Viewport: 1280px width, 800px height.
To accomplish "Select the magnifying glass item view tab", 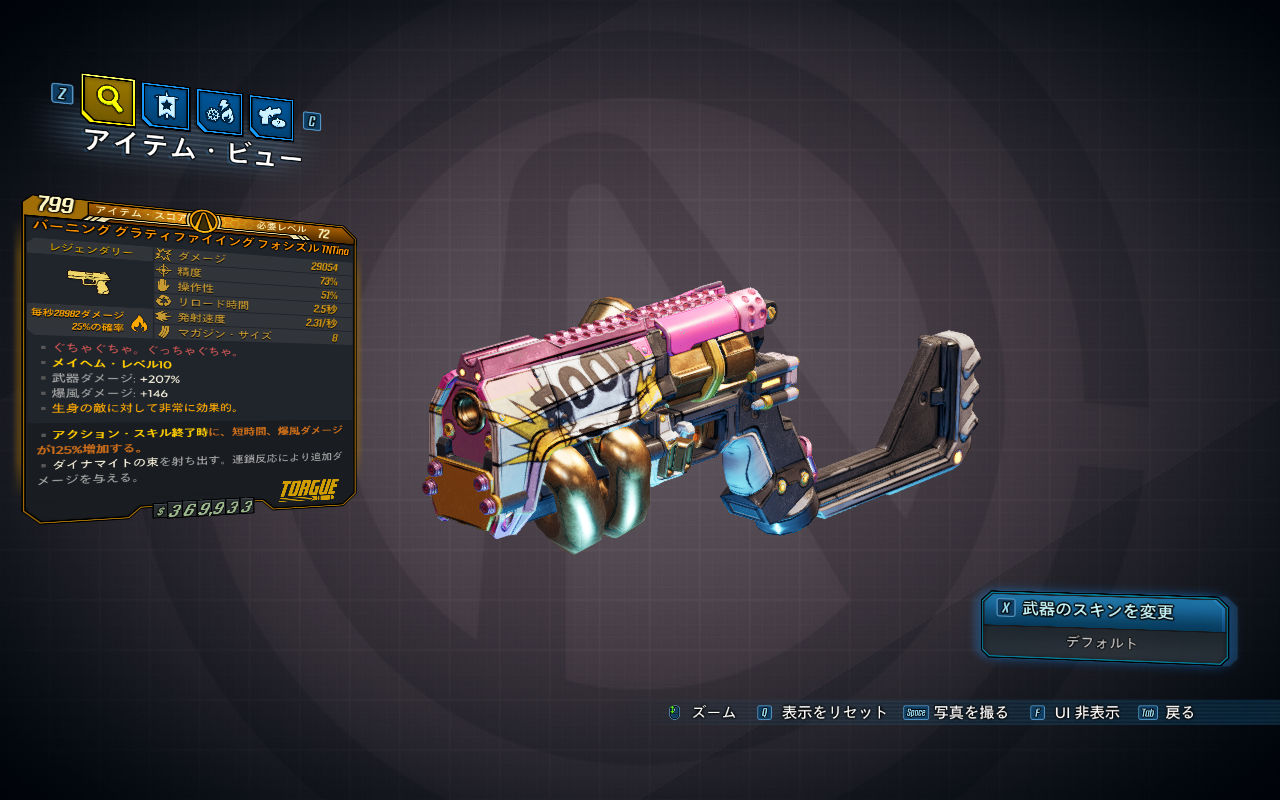I will coord(108,99).
